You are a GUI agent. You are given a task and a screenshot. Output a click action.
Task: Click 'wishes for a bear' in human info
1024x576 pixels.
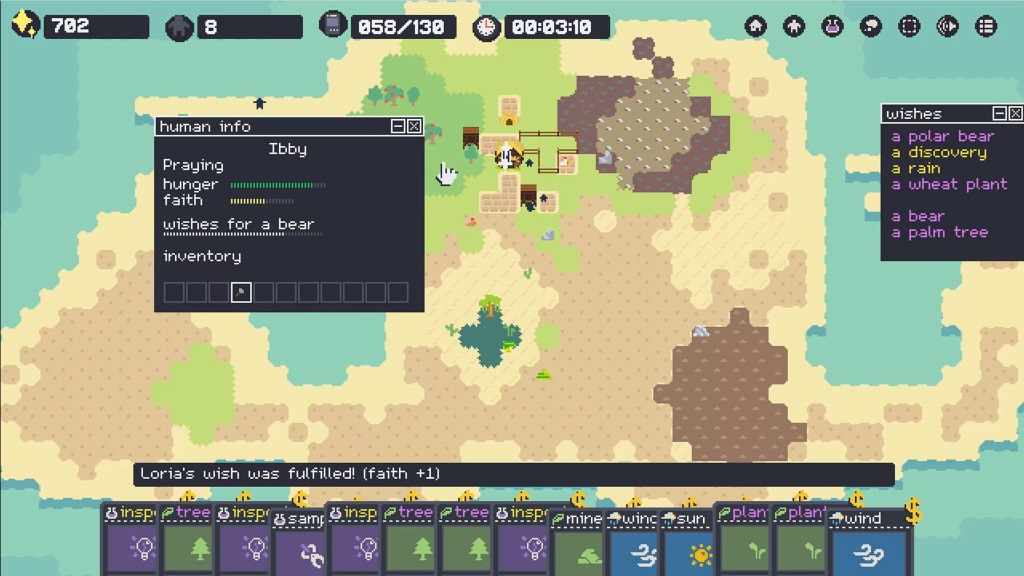pos(238,224)
